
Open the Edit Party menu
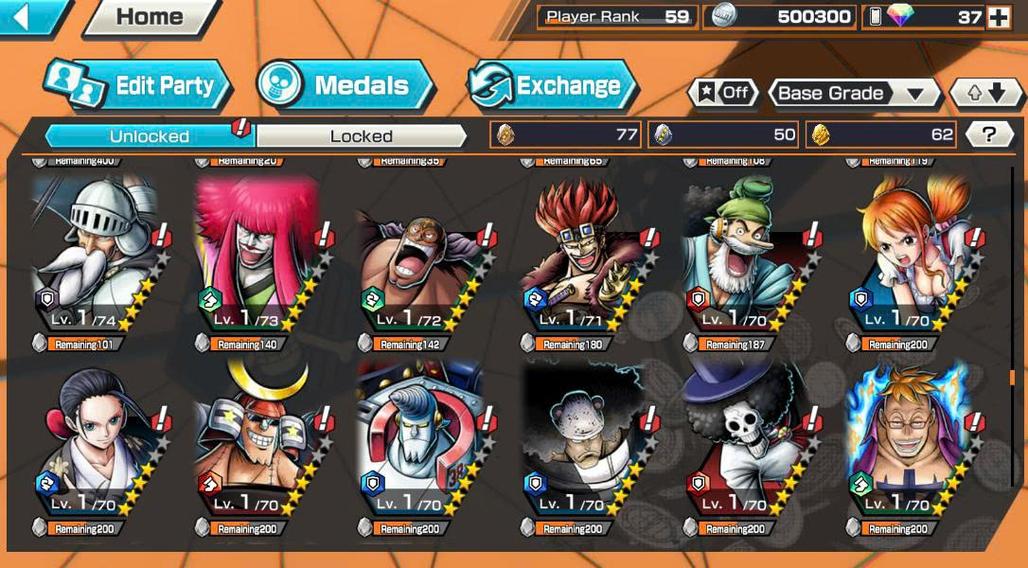[x=140, y=85]
